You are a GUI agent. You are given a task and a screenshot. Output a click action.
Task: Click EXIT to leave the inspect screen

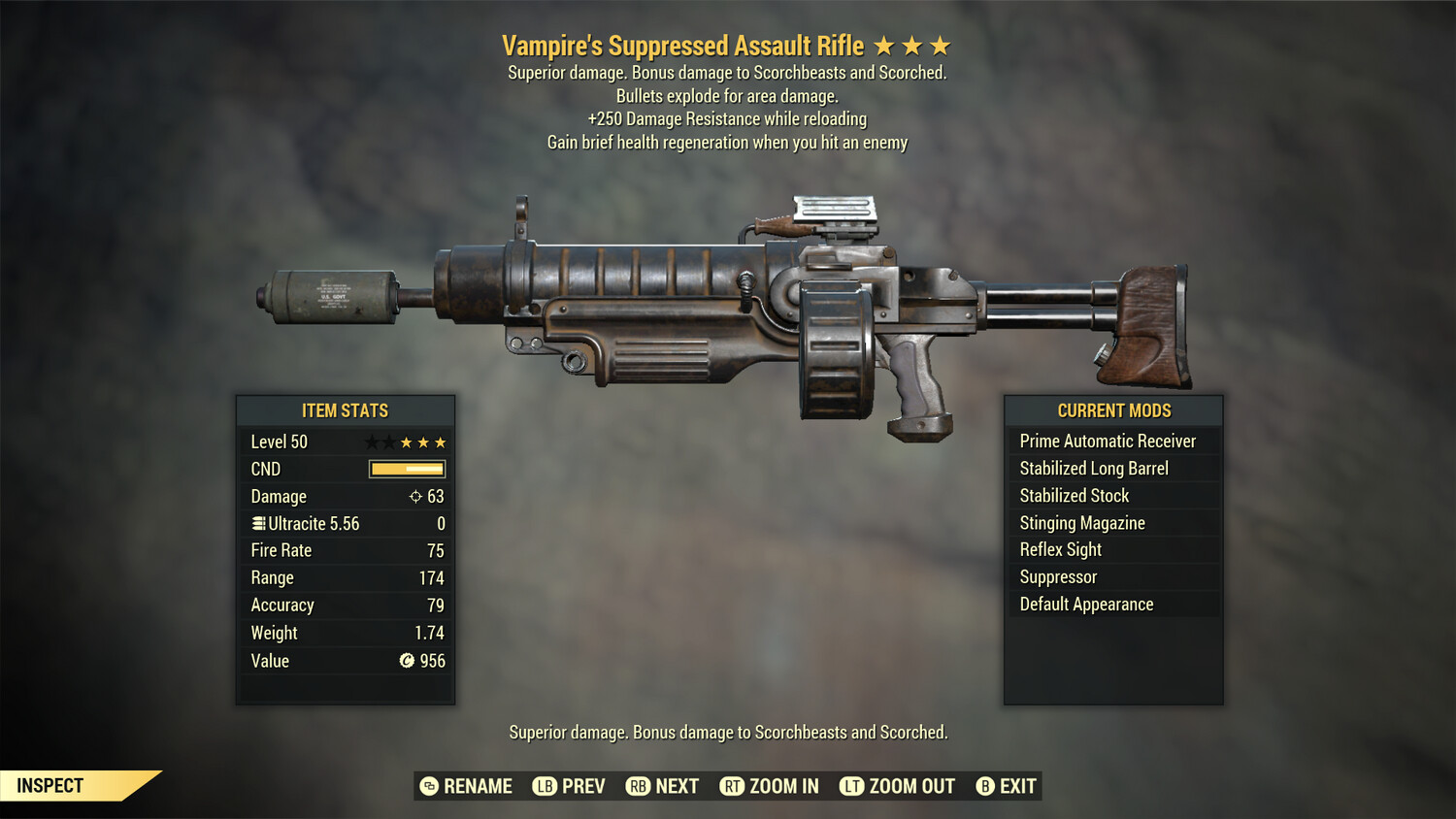[x=1015, y=786]
